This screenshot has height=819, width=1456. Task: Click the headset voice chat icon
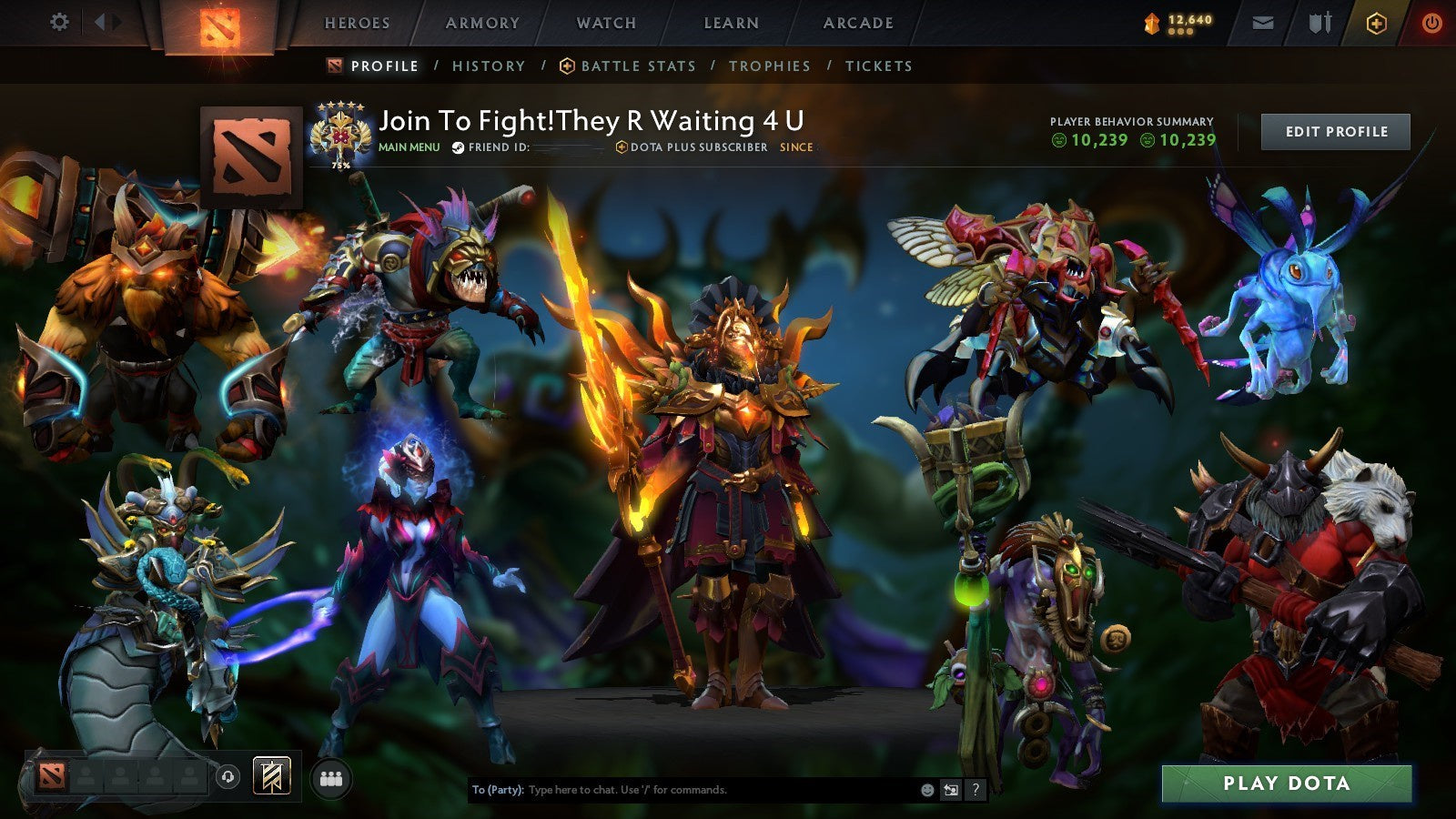click(227, 775)
